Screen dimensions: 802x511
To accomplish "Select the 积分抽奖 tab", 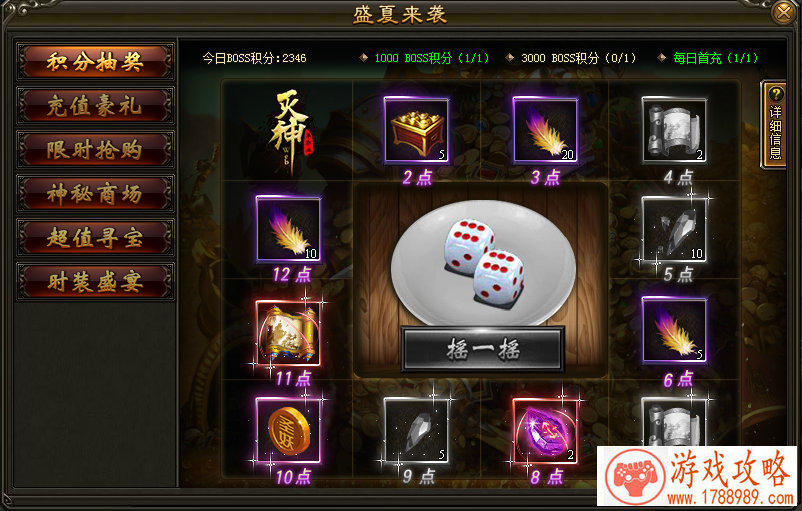I will [95, 62].
